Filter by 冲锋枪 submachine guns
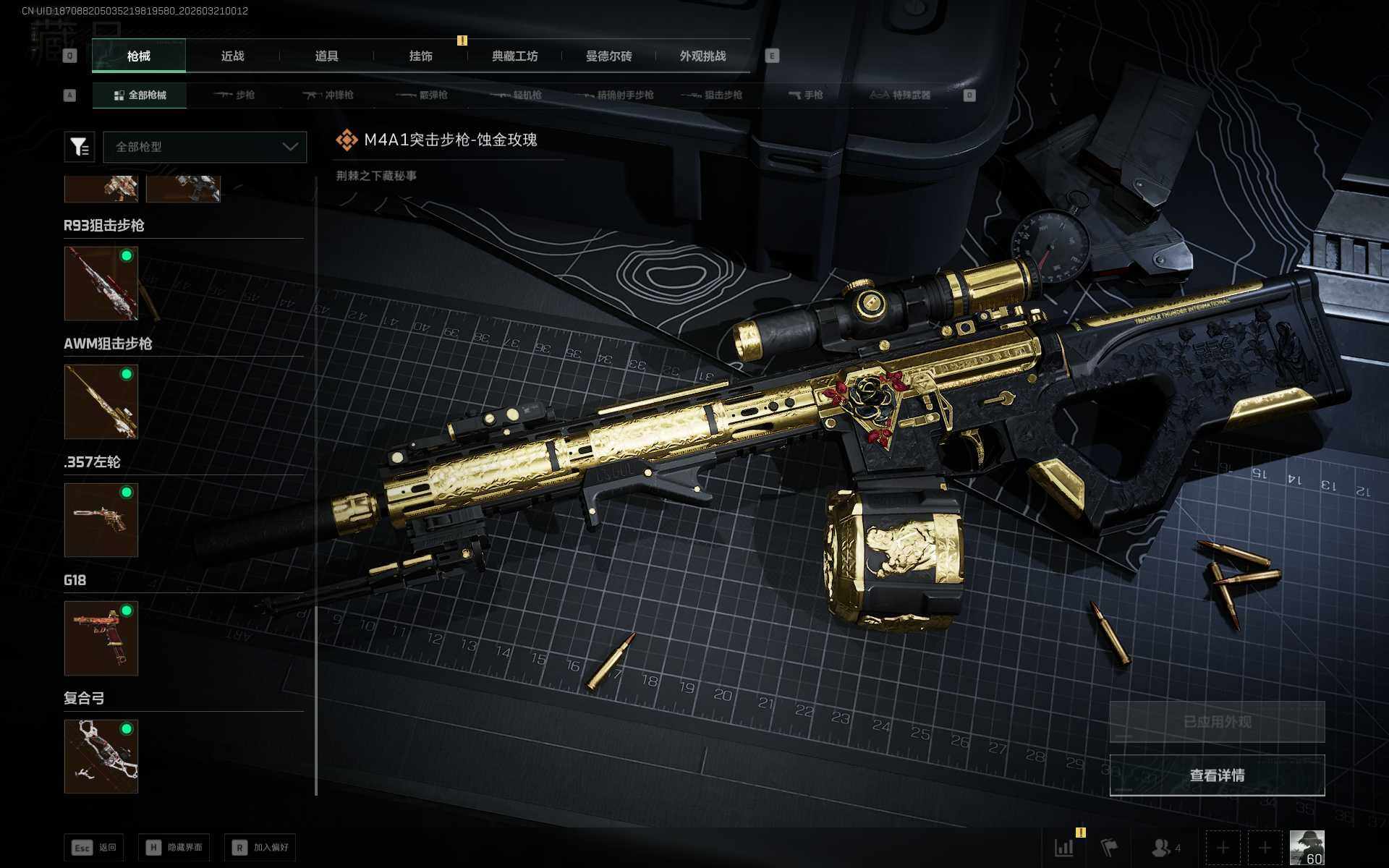 click(x=328, y=95)
